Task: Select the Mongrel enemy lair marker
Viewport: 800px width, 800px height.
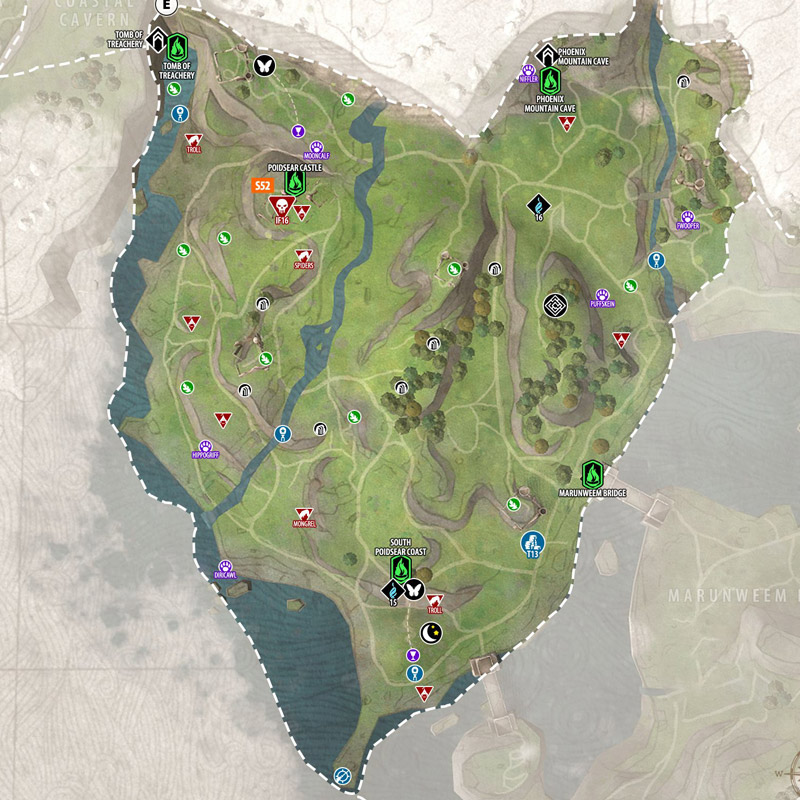Action: (x=304, y=514)
